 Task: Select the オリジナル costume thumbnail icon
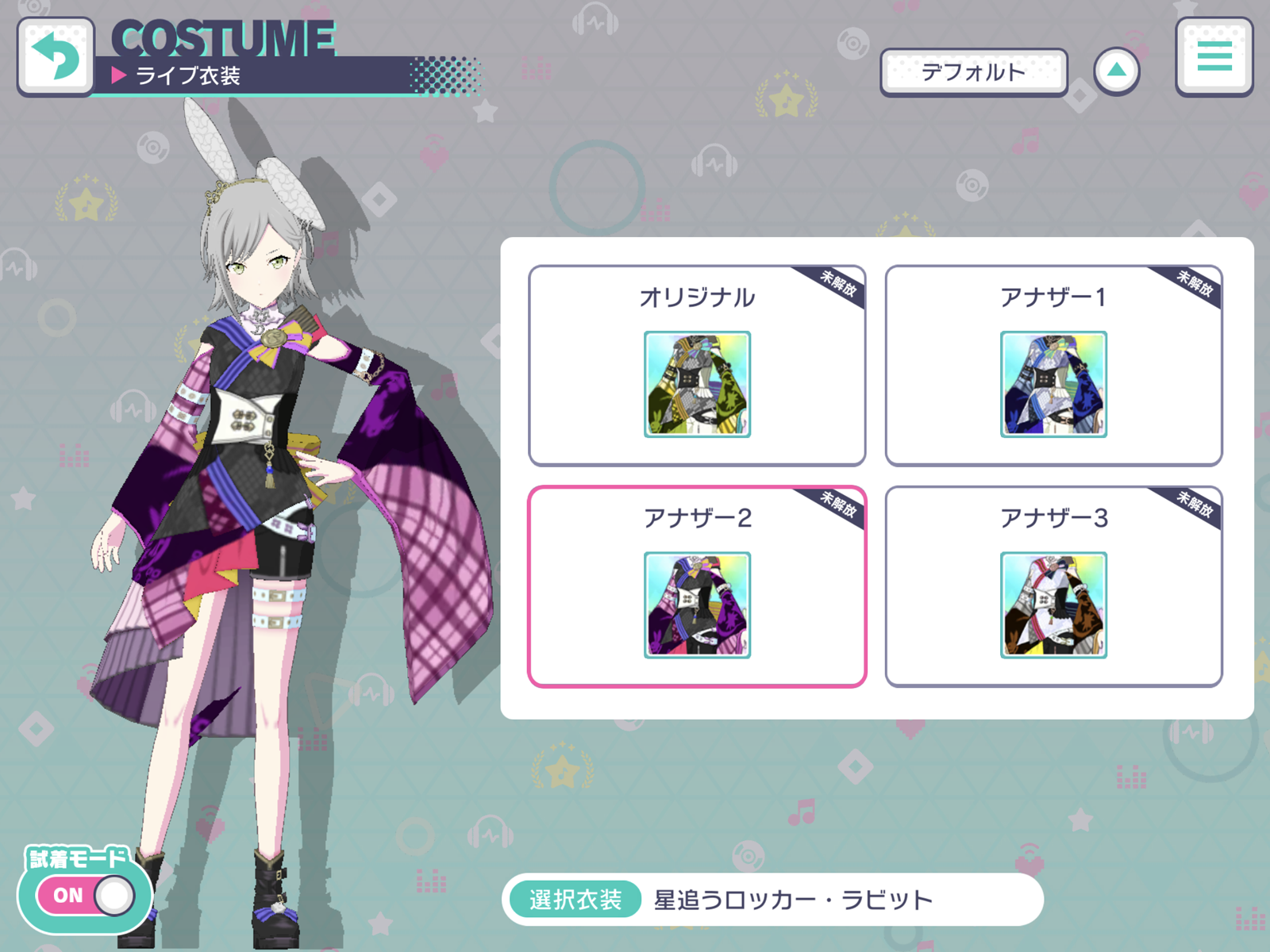tap(697, 383)
